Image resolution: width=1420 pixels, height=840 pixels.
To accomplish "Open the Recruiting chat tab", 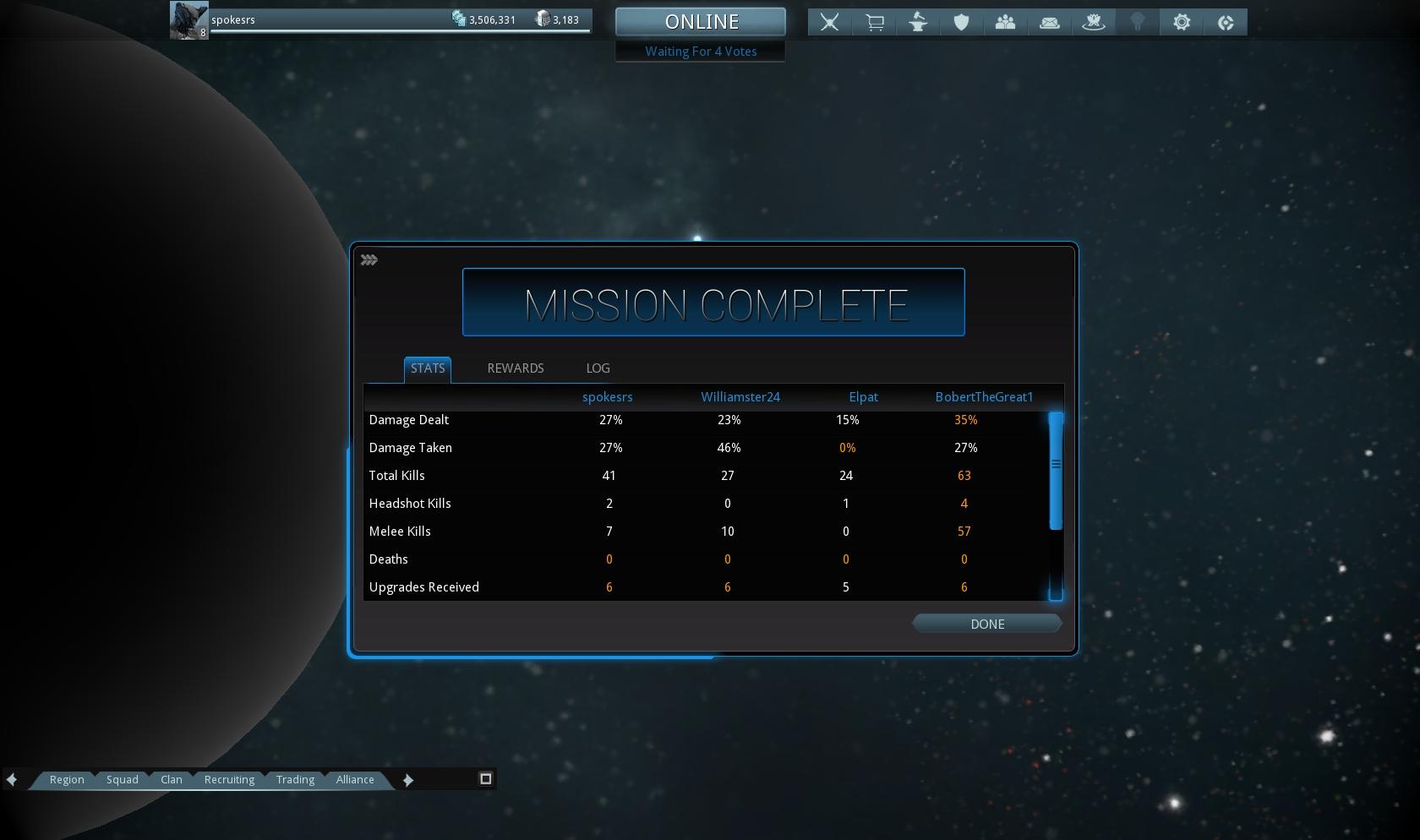I will (x=229, y=780).
